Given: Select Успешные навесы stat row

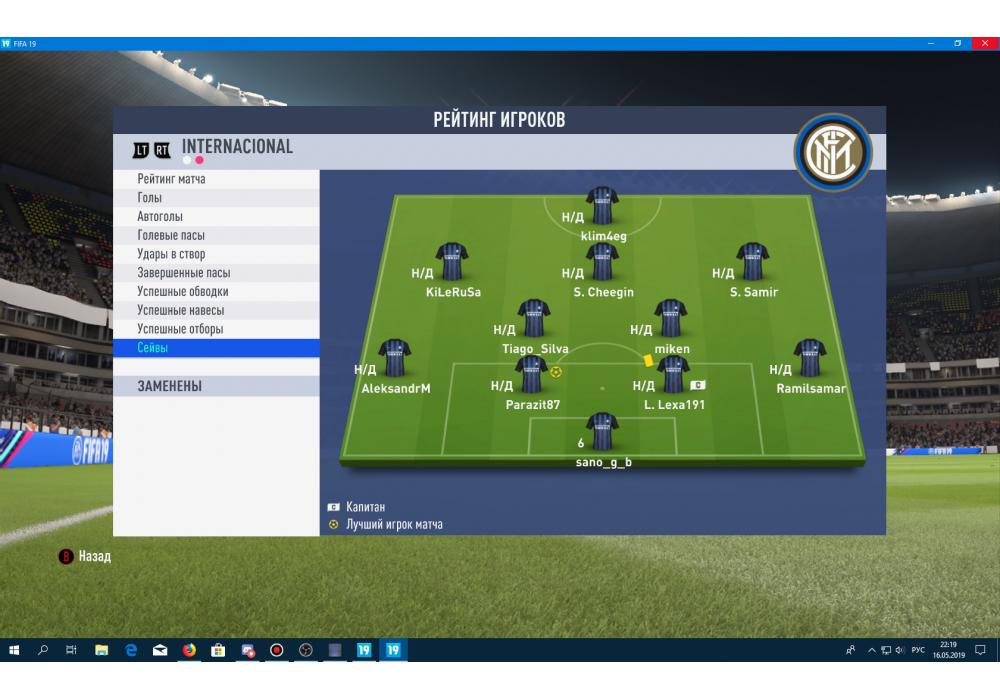Looking at the screenshot, I should coord(215,310).
